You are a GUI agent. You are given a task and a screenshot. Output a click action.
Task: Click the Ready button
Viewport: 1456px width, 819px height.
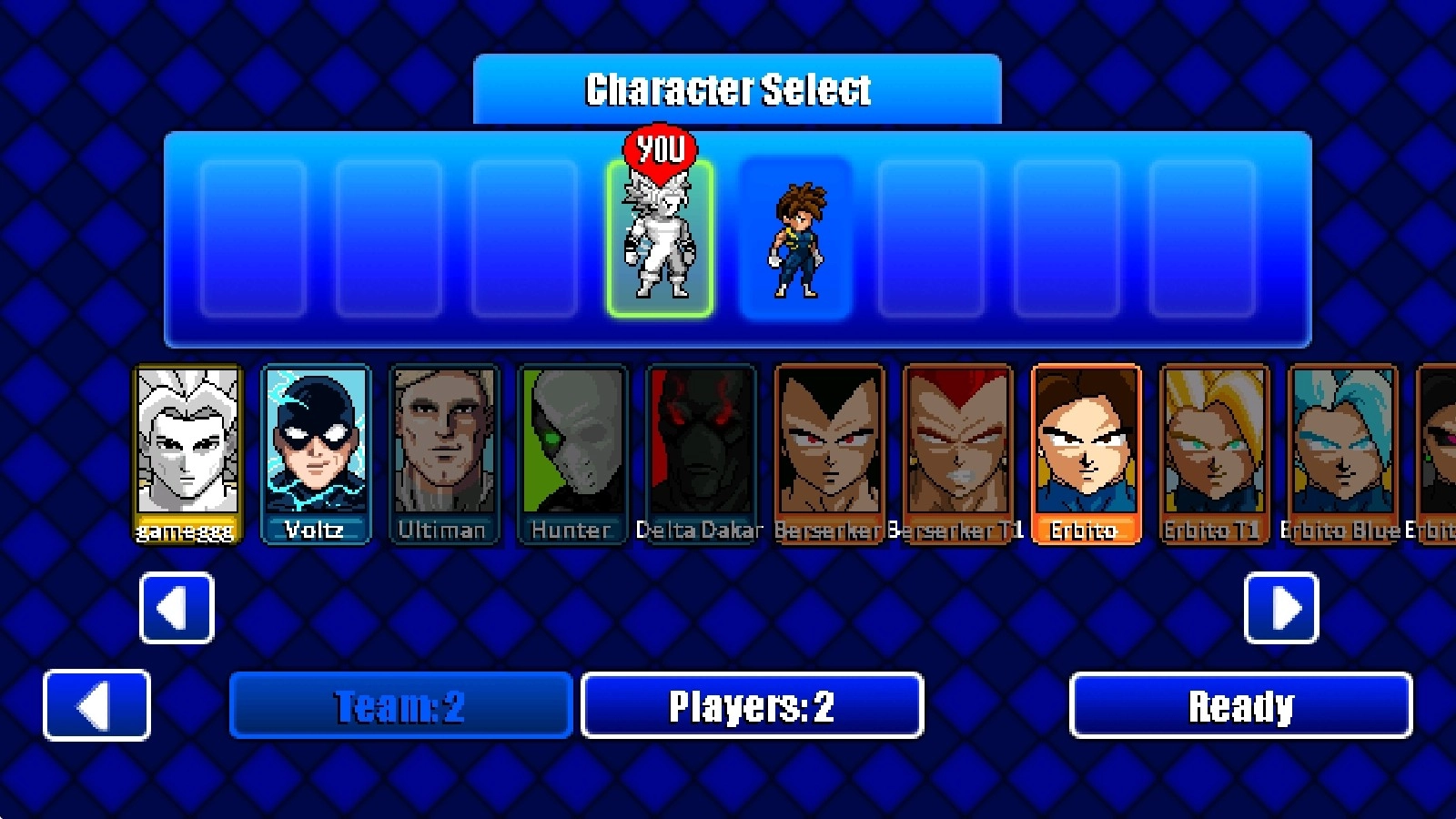tap(1240, 705)
